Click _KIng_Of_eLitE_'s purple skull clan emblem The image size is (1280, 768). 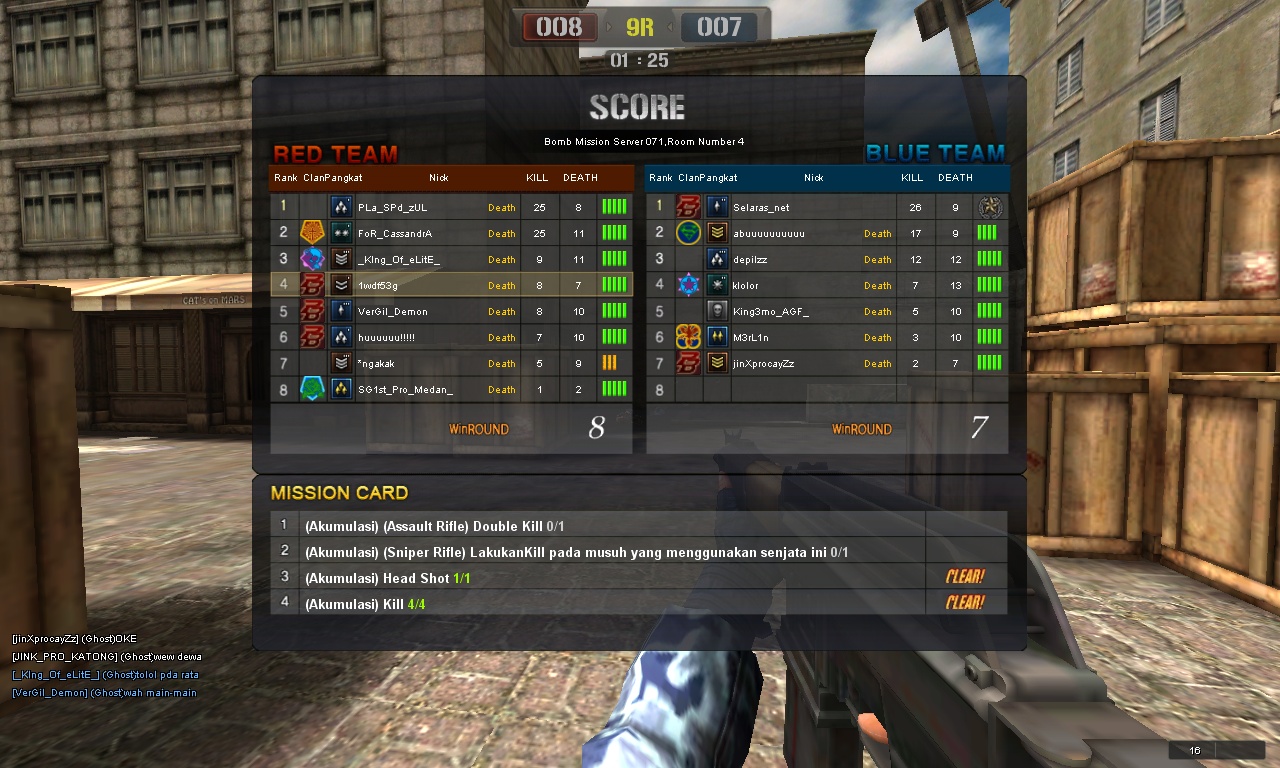pyautogui.click(x=311, y=259)
